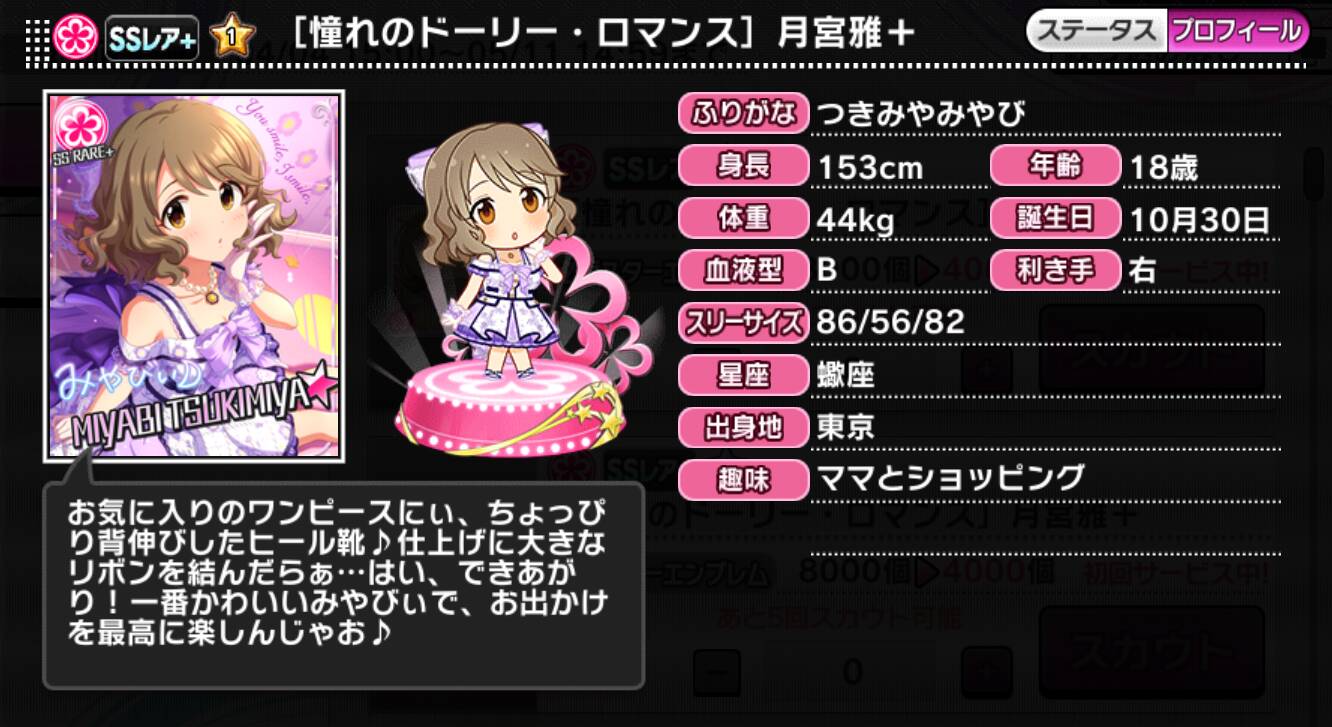The width and height of the screenshot is (1332, 727).
Task: Select the 身長 badge next to 153cm
Action: tap(742, 167)
